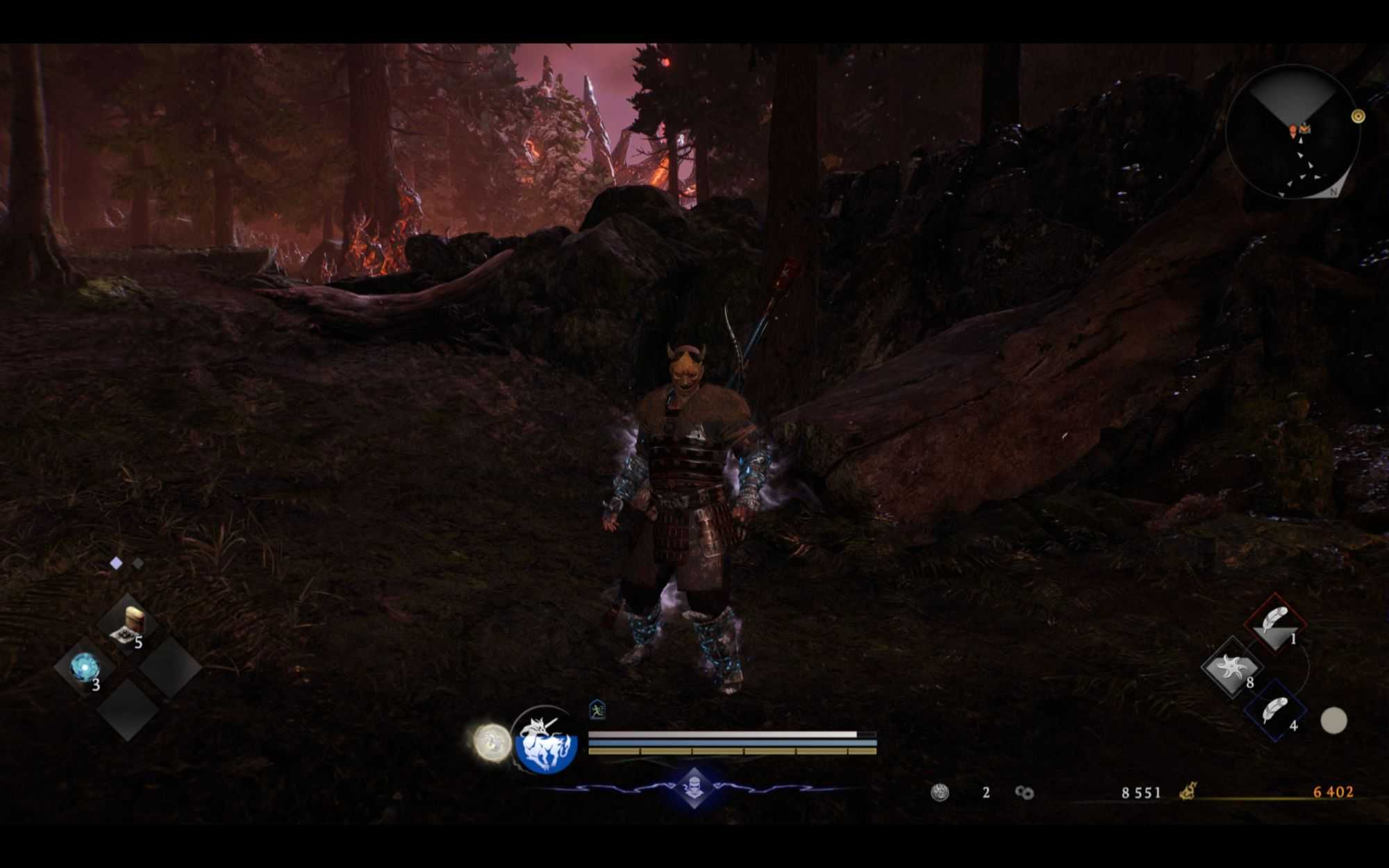Click the ninja mask diamond icon
1389x868 pixels.
tap(694, 787)
